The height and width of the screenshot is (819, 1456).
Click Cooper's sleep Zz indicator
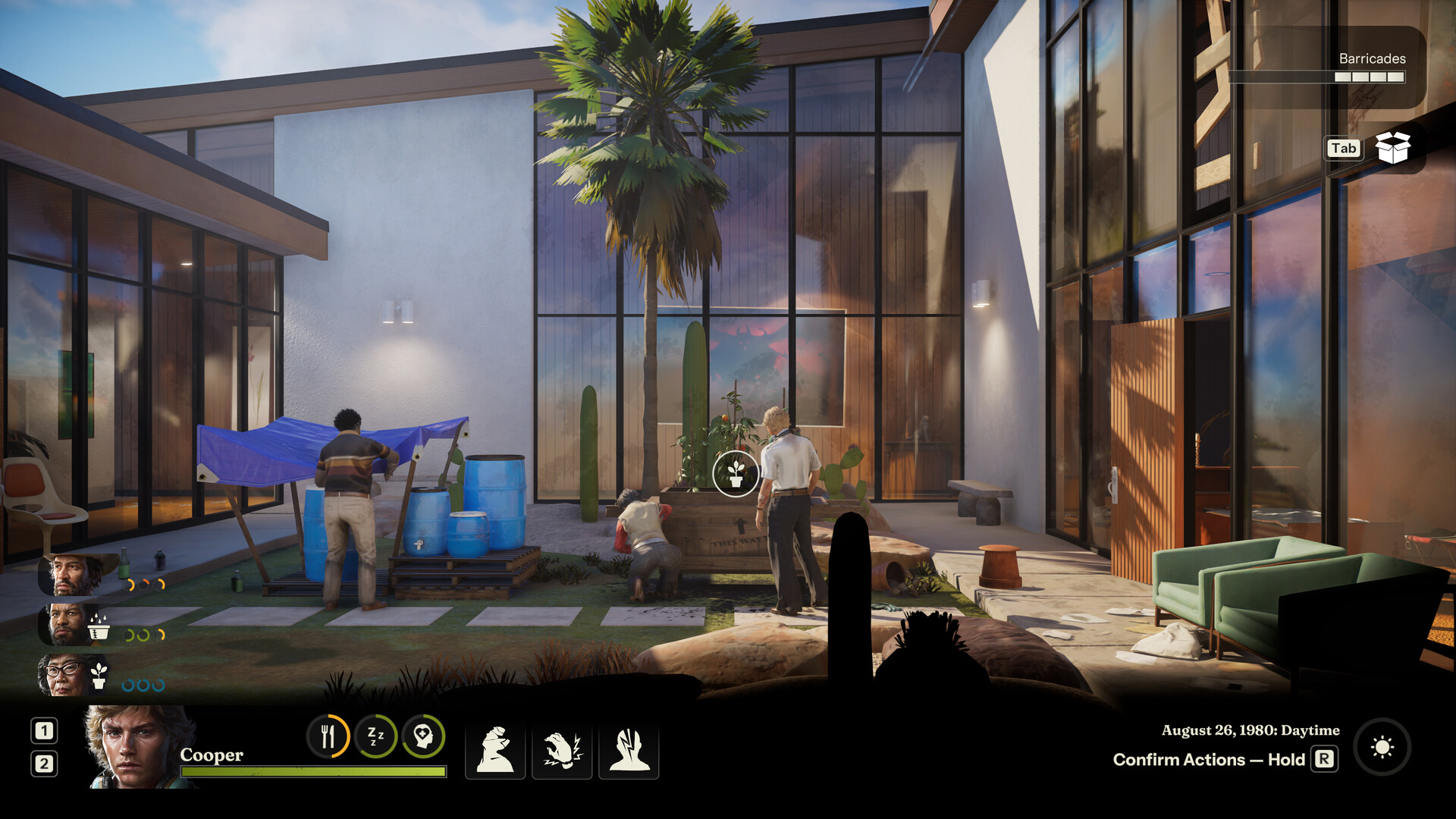coord(376,736)
